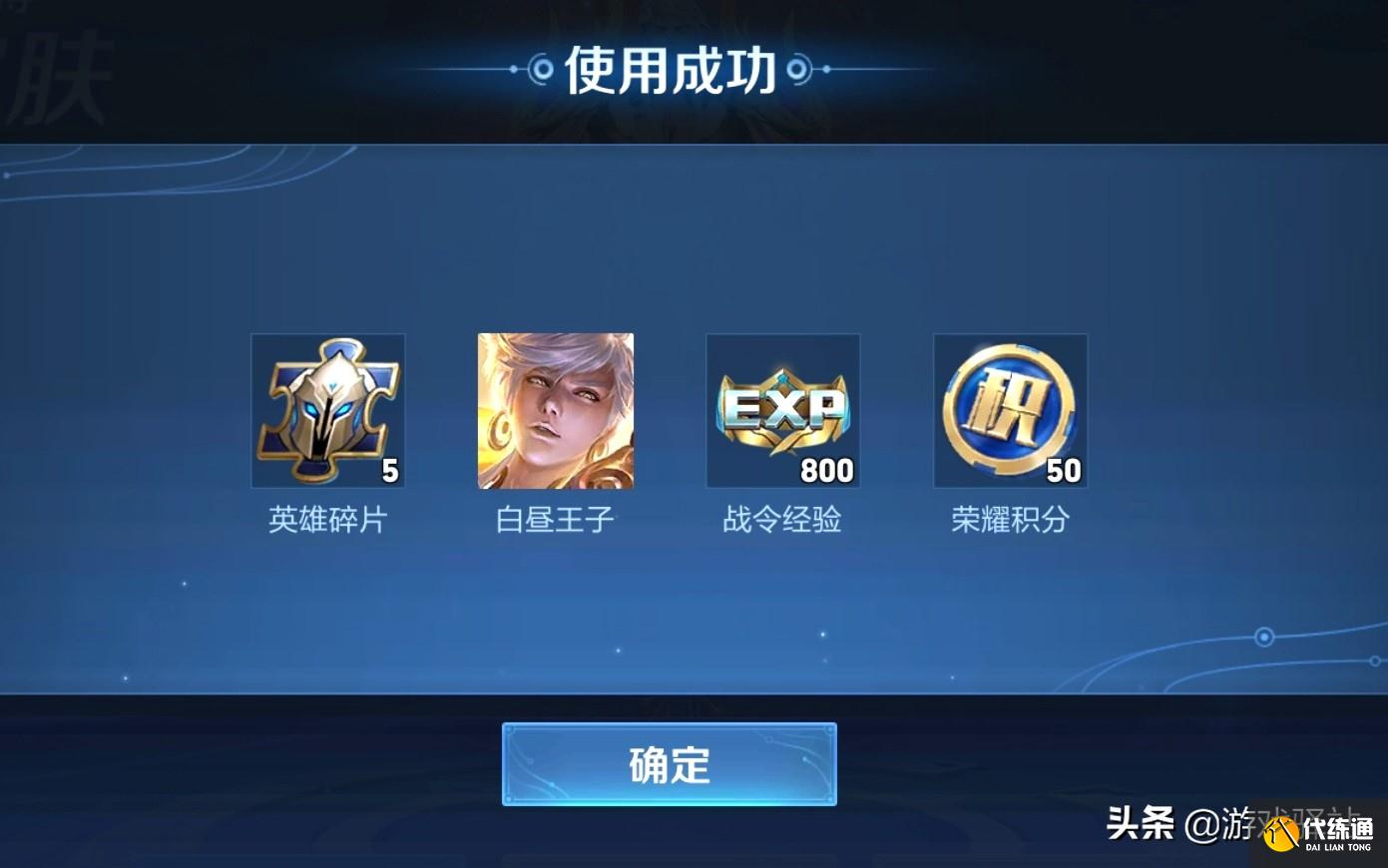Click the 荣耀积分 text label
This screenshot has height=868, width=1388.
(1010, 520)
